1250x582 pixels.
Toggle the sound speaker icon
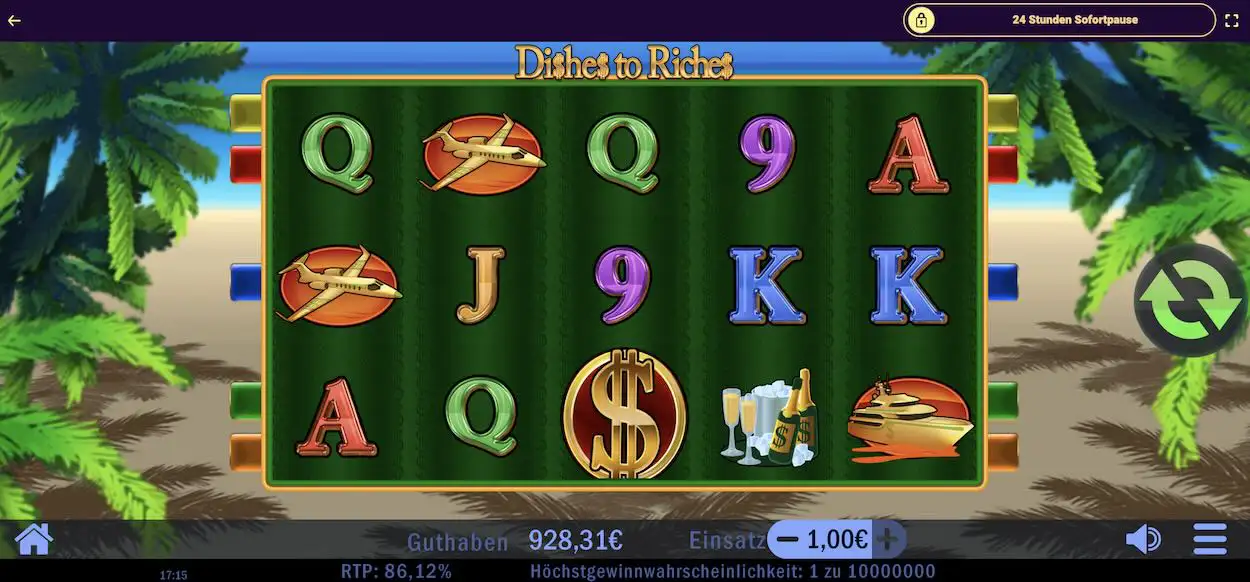(1143, 540)
